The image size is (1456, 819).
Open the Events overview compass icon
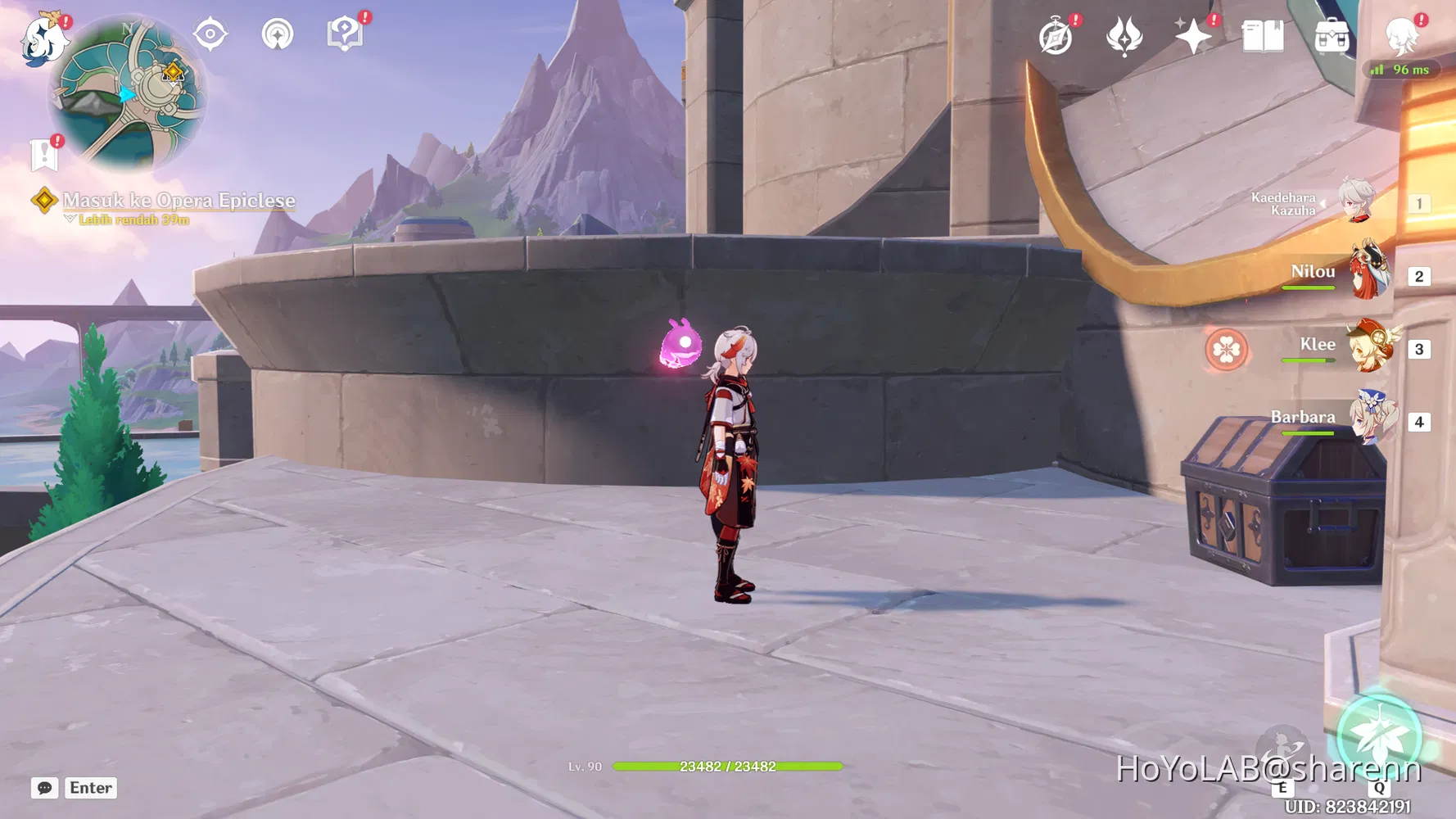coord(1056,35)
